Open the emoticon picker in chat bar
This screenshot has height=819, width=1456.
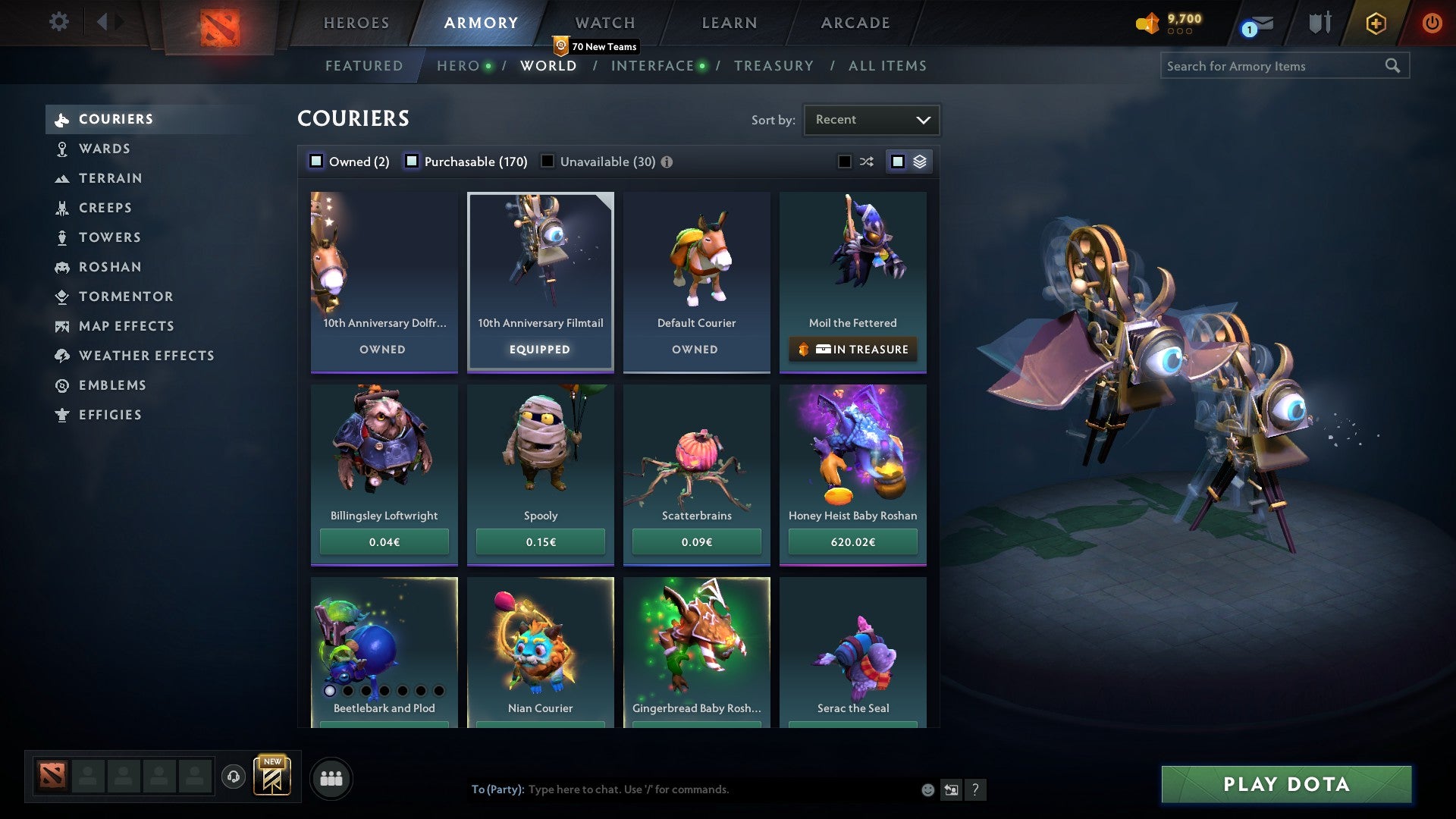pyautogui.click(x=927, y=789)
